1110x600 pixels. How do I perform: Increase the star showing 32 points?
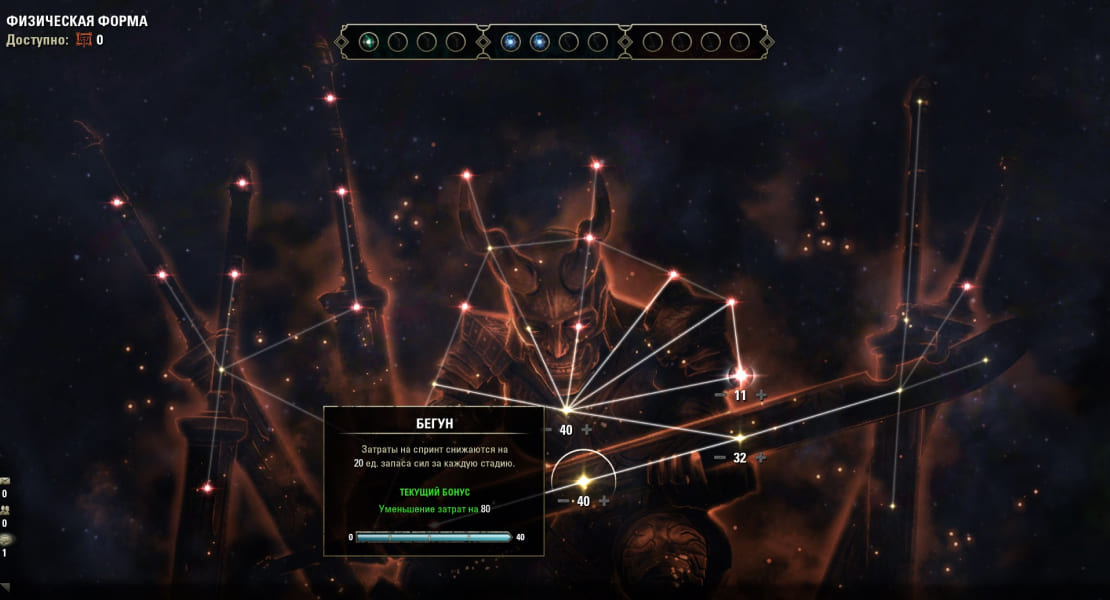(x=761, y=458)
